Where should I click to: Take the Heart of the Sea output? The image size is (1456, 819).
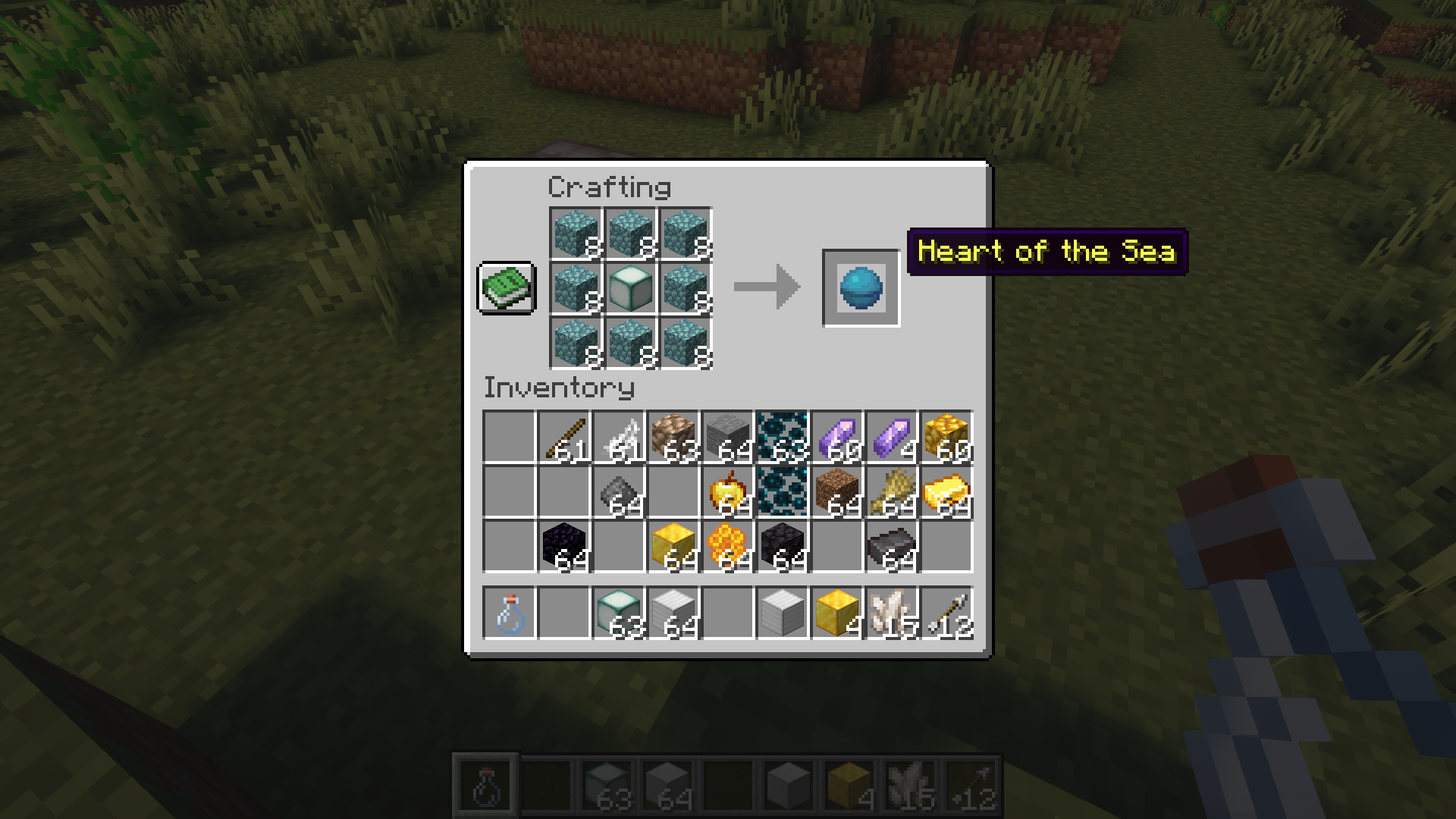pyautogui.click(x=861, y=288)
